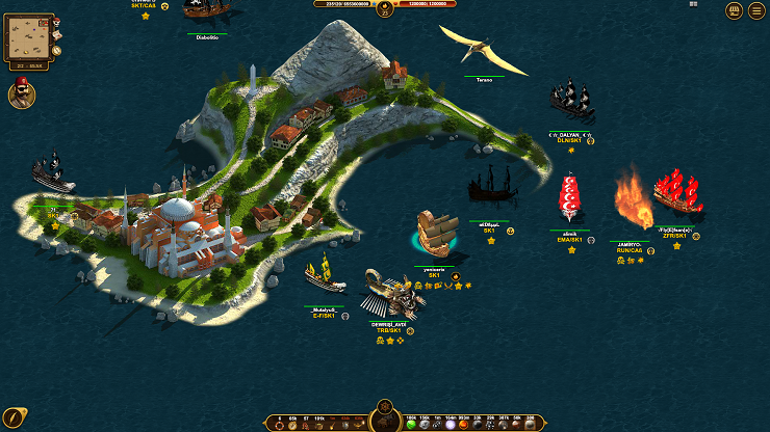The width and height of the screenshot is (770, 432).
Task: Click the flame level emblem at top
Action: pos(384,9)
